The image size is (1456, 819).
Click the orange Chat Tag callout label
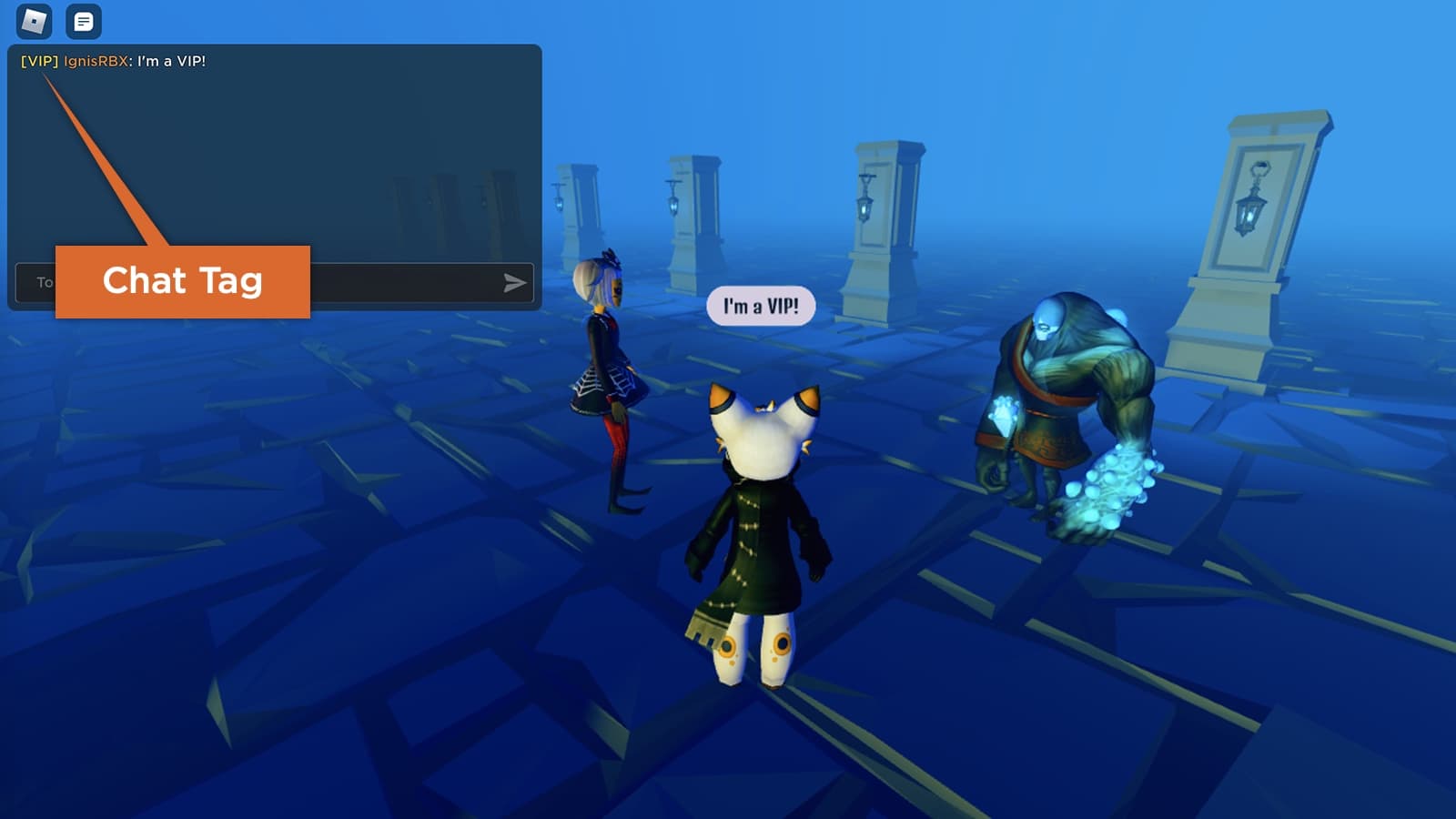tap(184, 282)
